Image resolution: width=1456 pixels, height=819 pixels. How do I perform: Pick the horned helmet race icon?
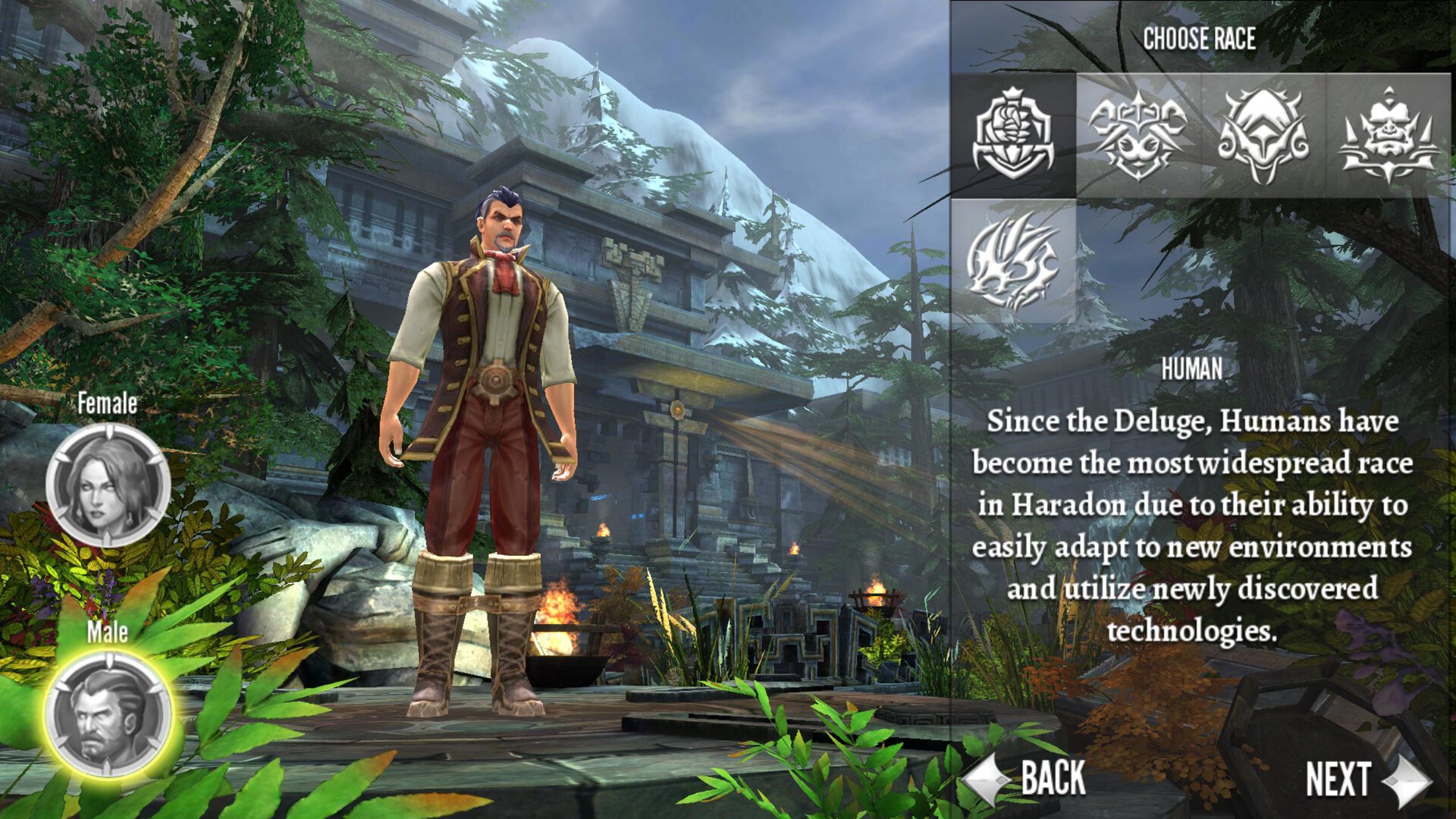pyautogui.click(x=1263, y=135)
